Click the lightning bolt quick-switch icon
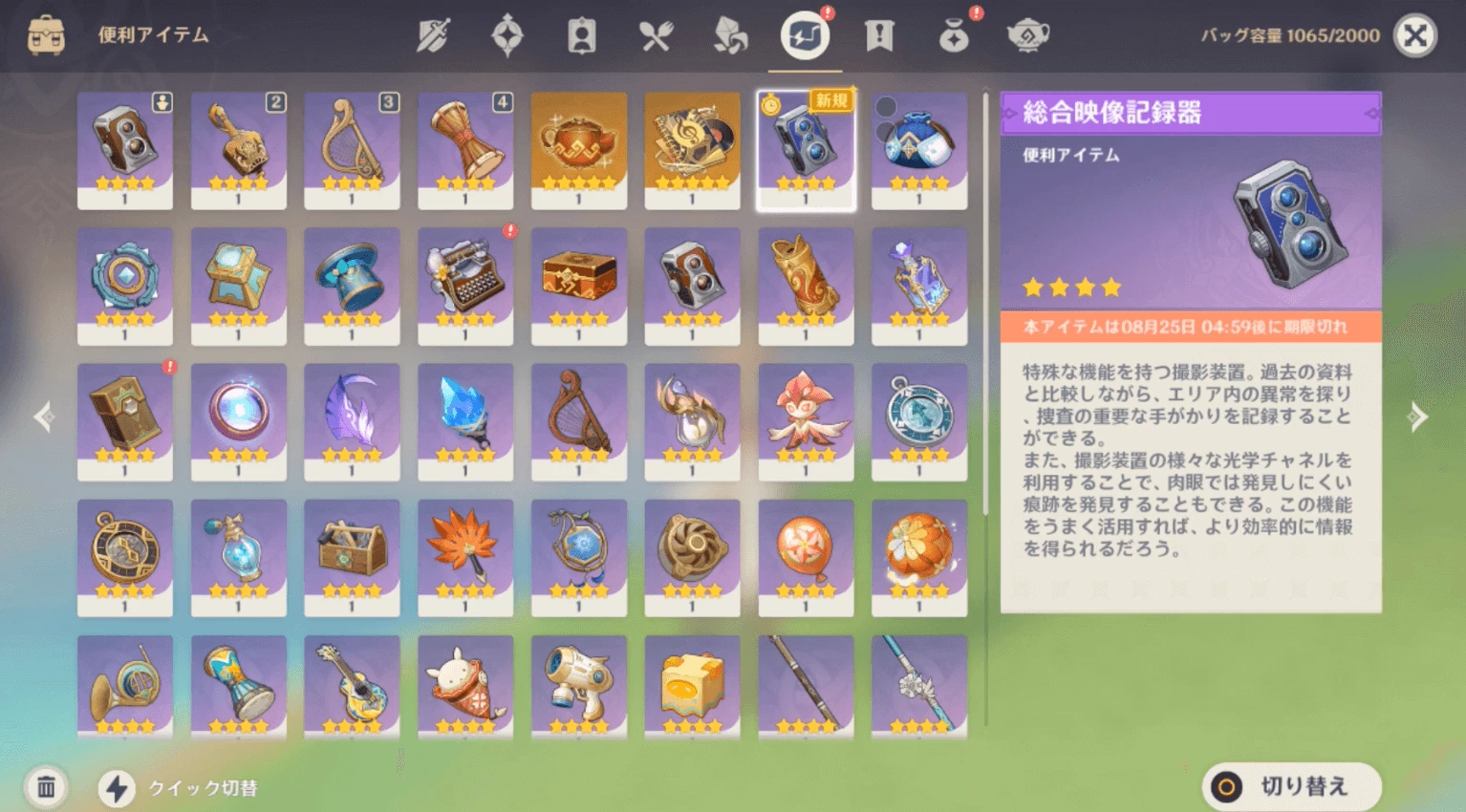Screen dimensions: 1466x812 (115, 789)
